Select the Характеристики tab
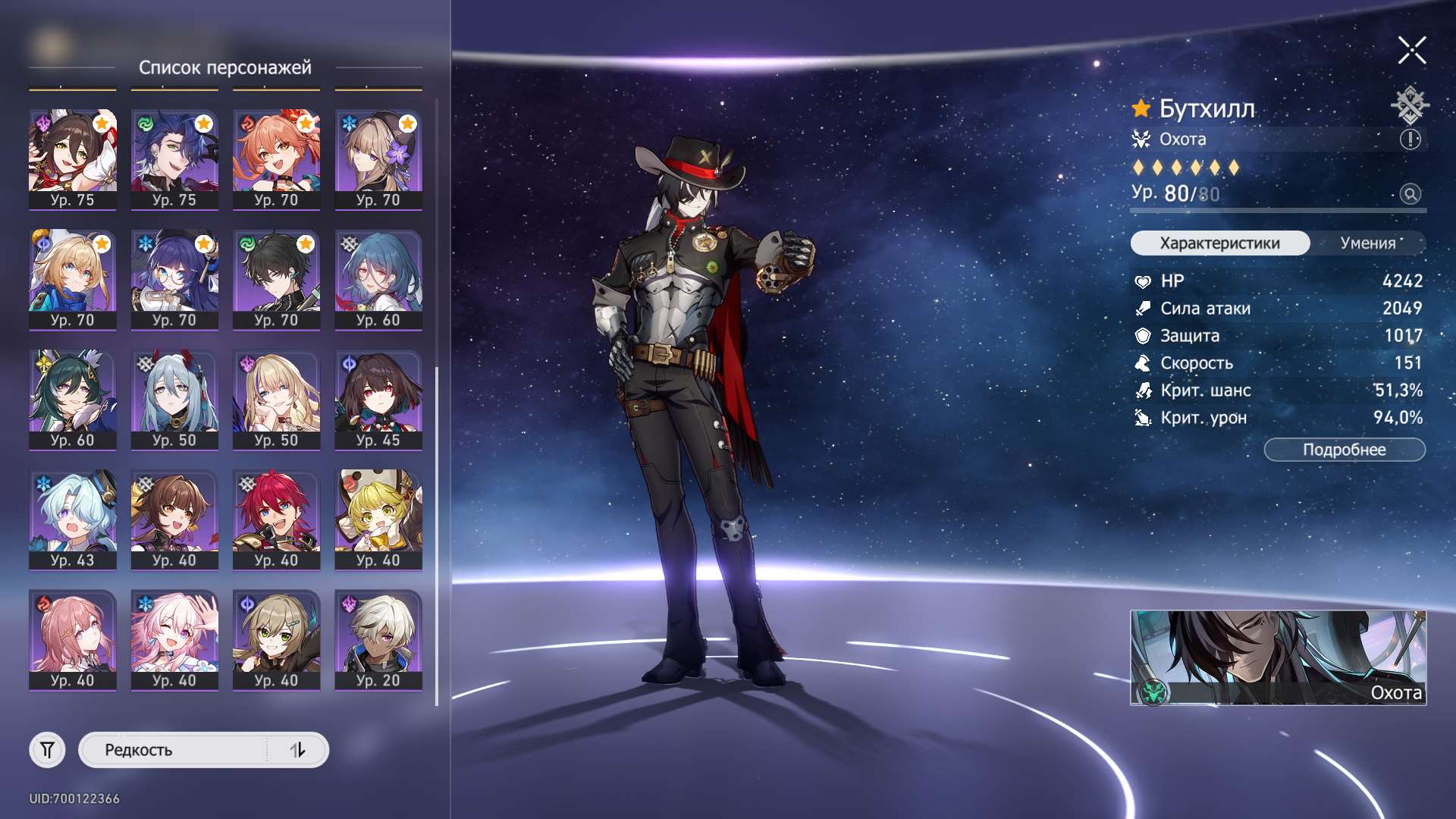This screenshot has height=819, width=1456. (x=1219, y=243)
